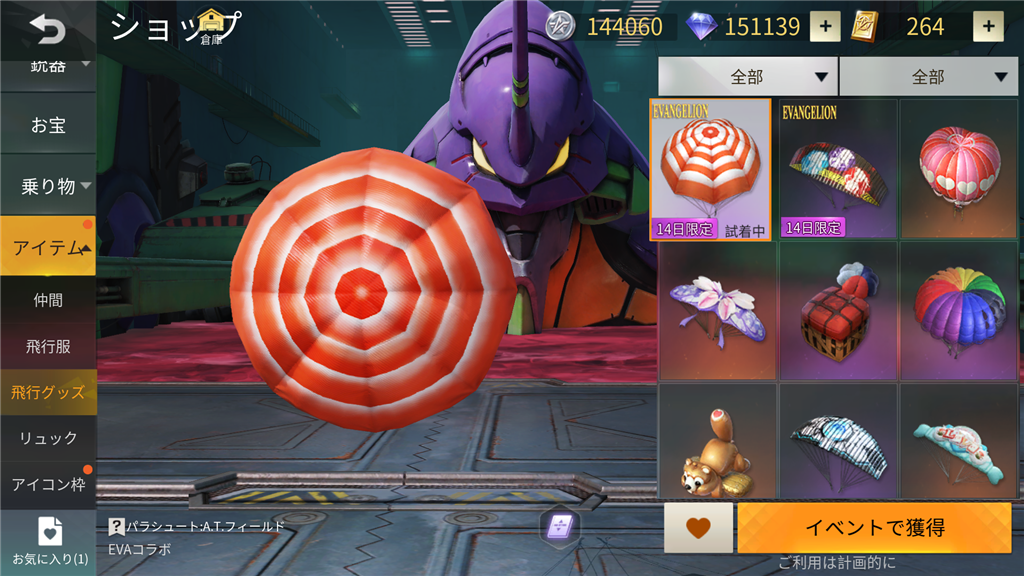The width and height of the screenshot is (1024, 576).
Task: Favorite this item with the heart button
Action: [x=698, y=528]
